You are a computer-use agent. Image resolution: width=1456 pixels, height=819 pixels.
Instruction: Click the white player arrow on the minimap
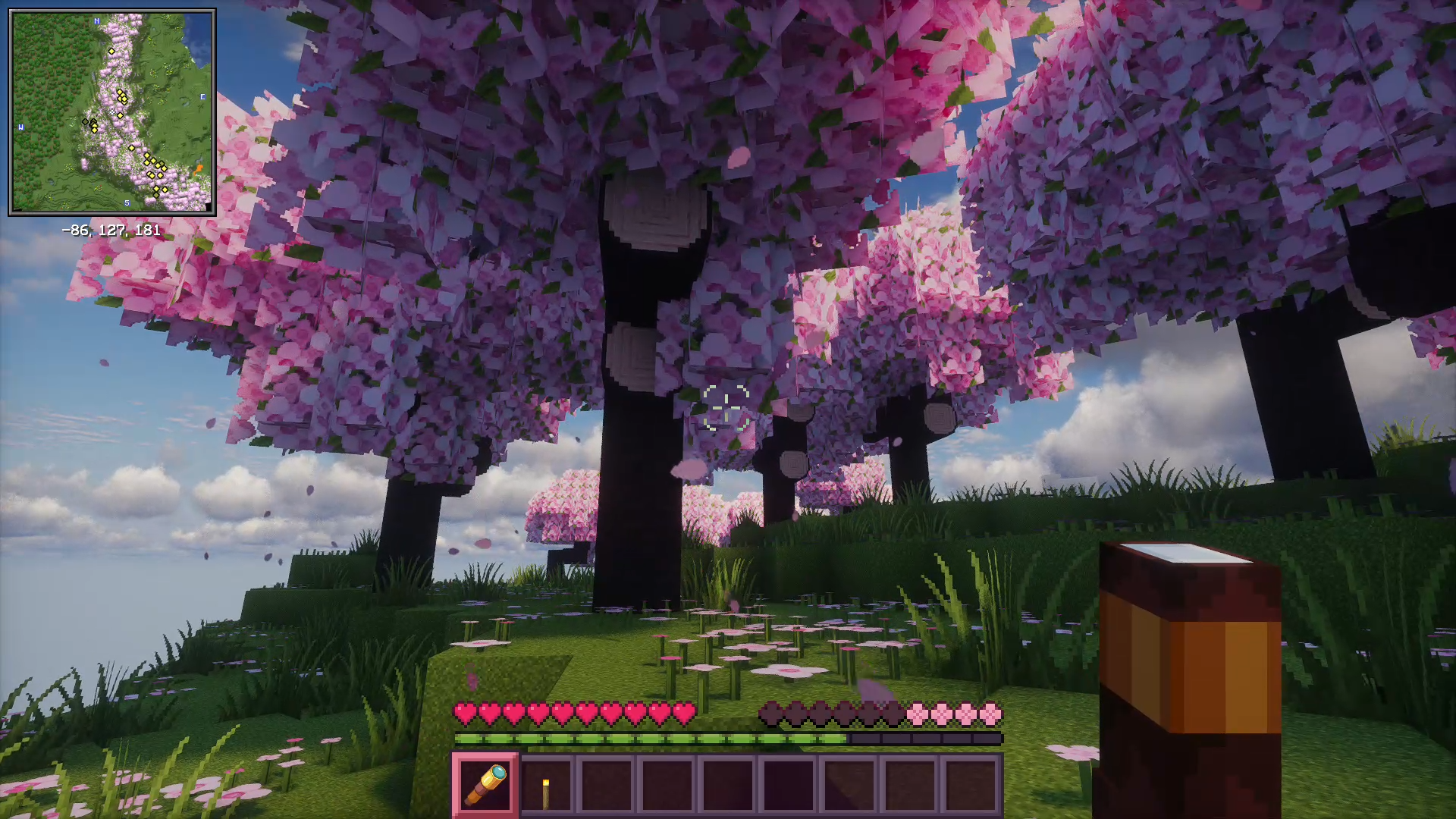(112, 111)
